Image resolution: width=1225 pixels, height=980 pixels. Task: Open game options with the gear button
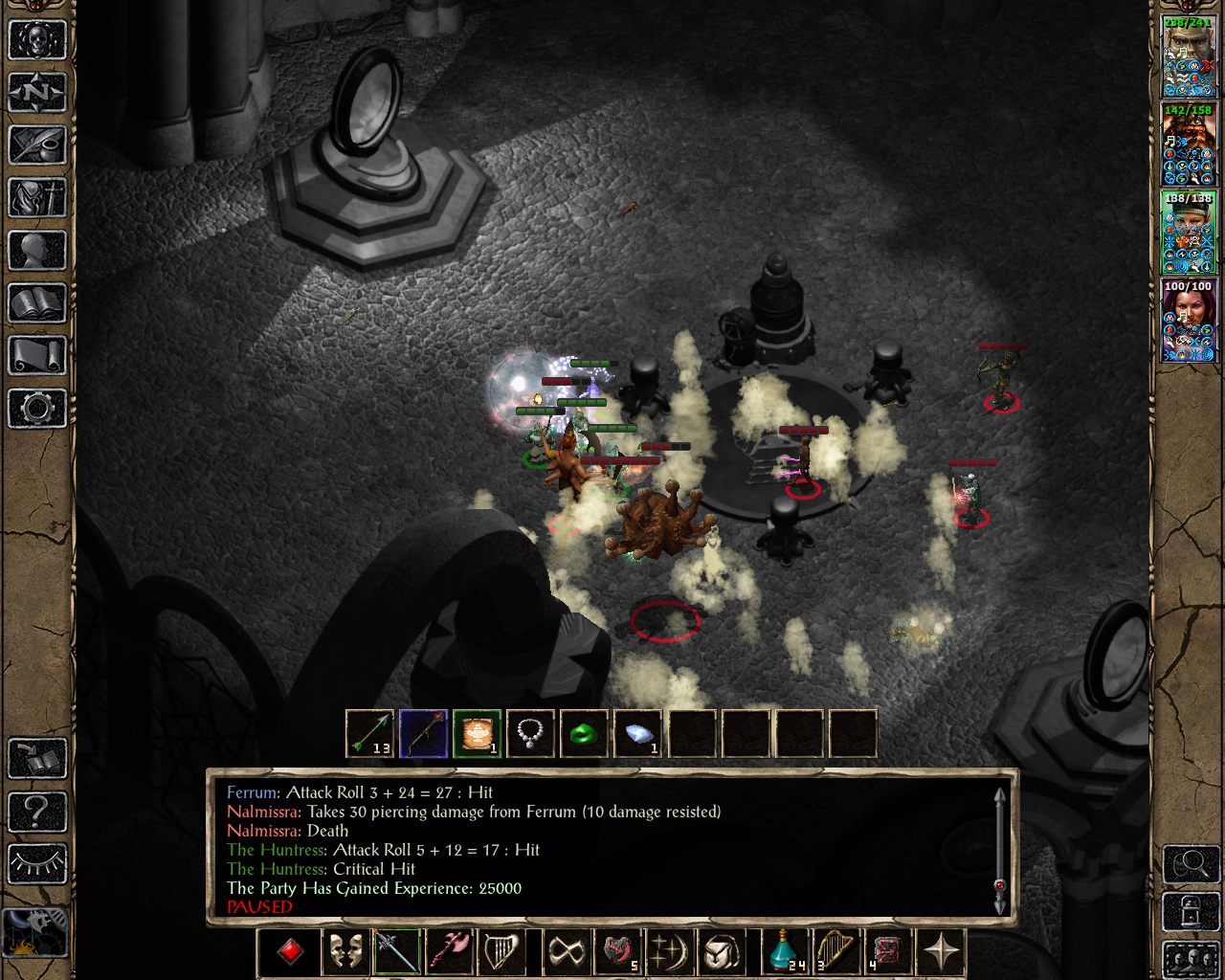37,409
